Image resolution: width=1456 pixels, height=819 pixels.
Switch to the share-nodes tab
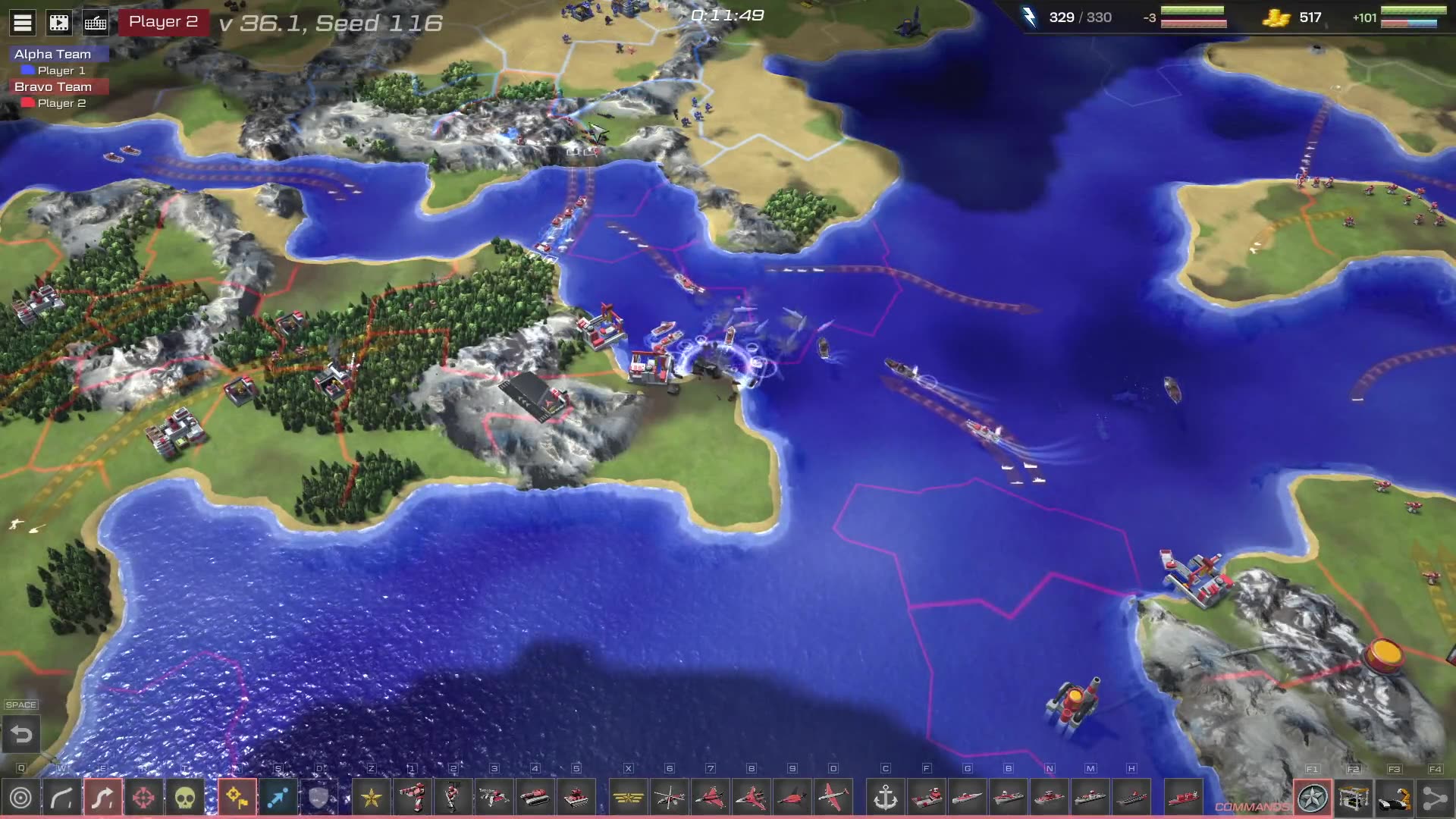point(1435,798)
